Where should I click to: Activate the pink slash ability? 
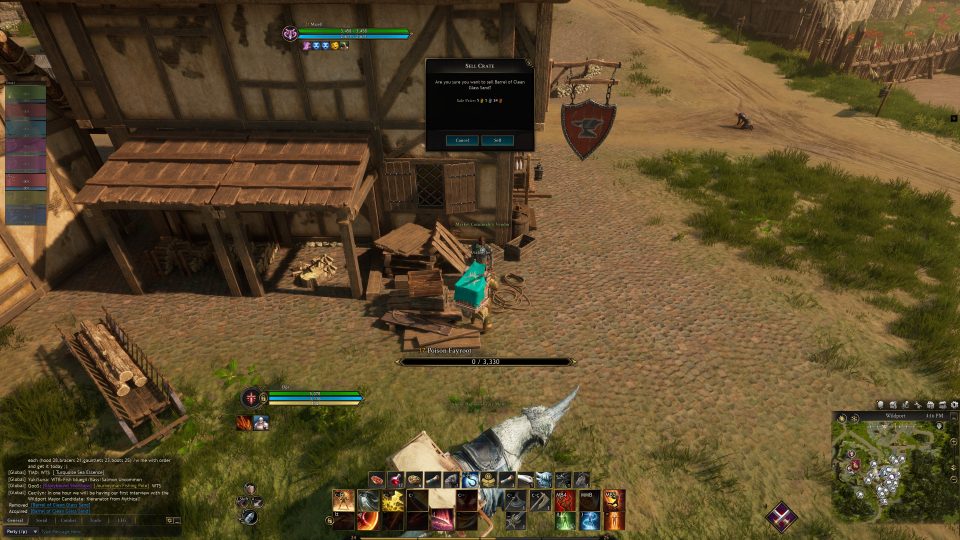[441, 520]
